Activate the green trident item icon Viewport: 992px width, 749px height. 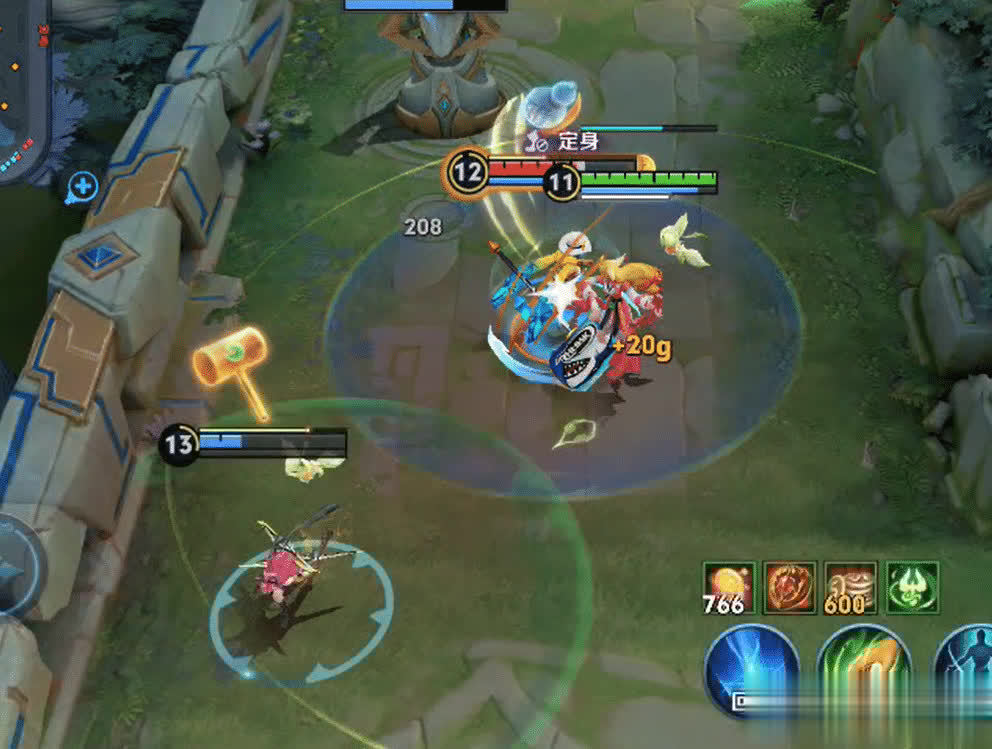click(x=912, y=587)
